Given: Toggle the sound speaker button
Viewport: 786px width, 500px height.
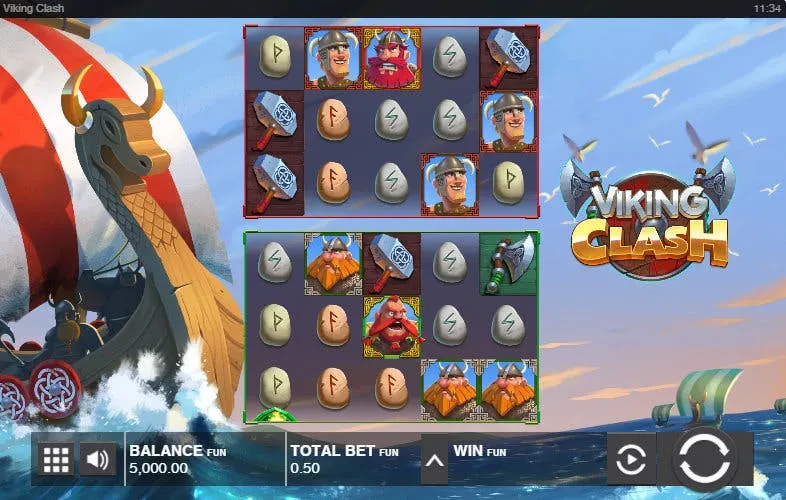Looking at the screenshot, I should click(x=97, y=460).
